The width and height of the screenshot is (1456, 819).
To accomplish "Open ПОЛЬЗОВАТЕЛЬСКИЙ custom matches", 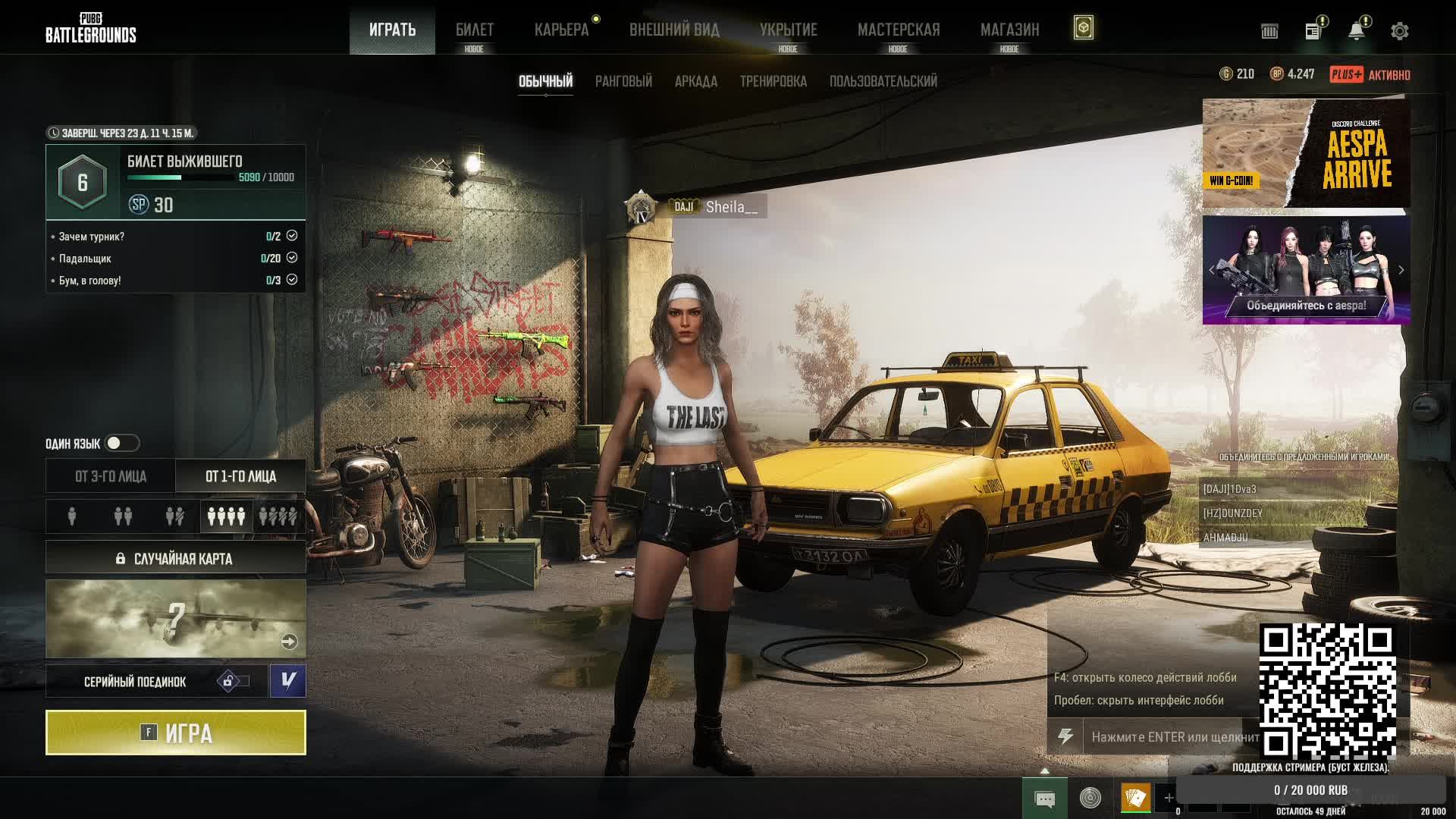I will (883, 81).
